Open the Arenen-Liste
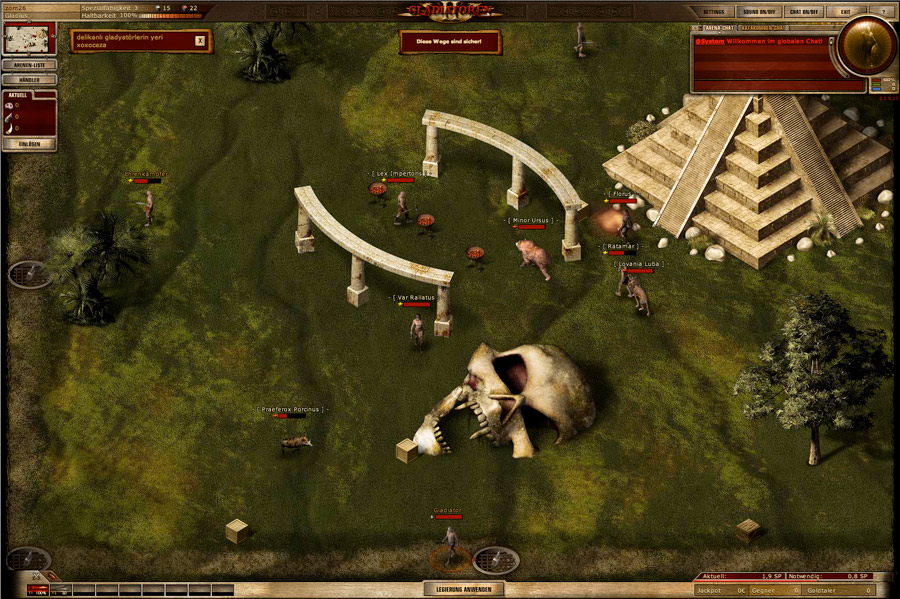Screen dimensions: 900x599 click(29, 65)
